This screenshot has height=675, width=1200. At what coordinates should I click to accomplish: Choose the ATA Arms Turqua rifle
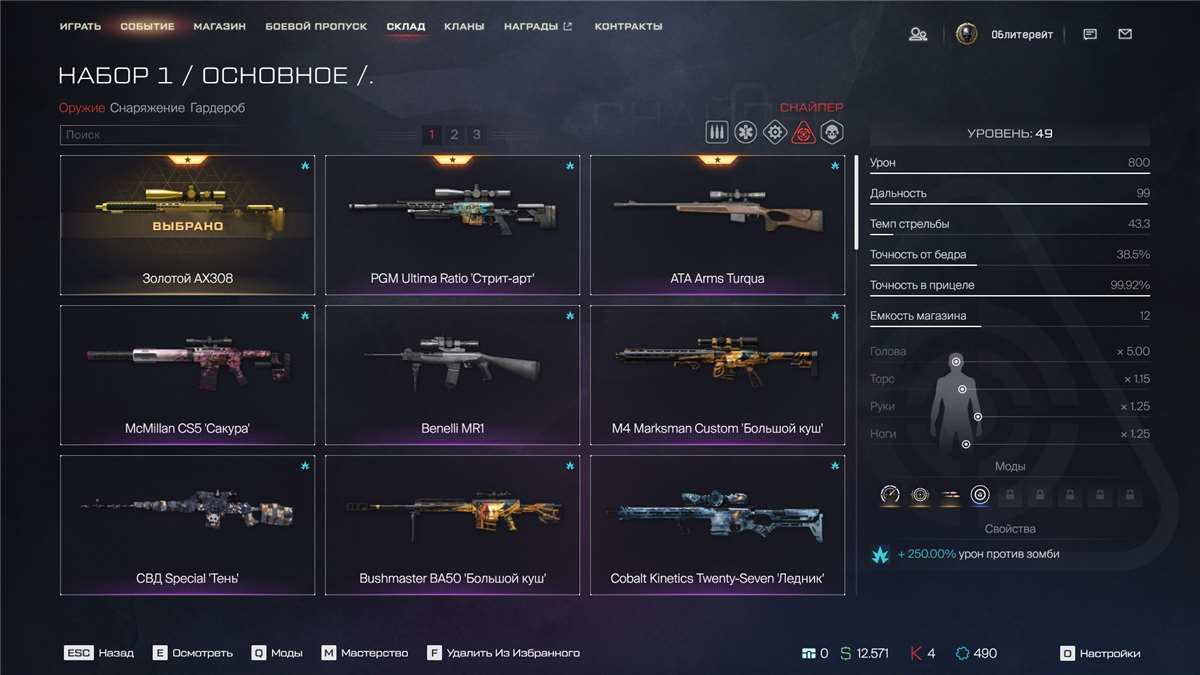pyautogui.click(x=717, y=225)
